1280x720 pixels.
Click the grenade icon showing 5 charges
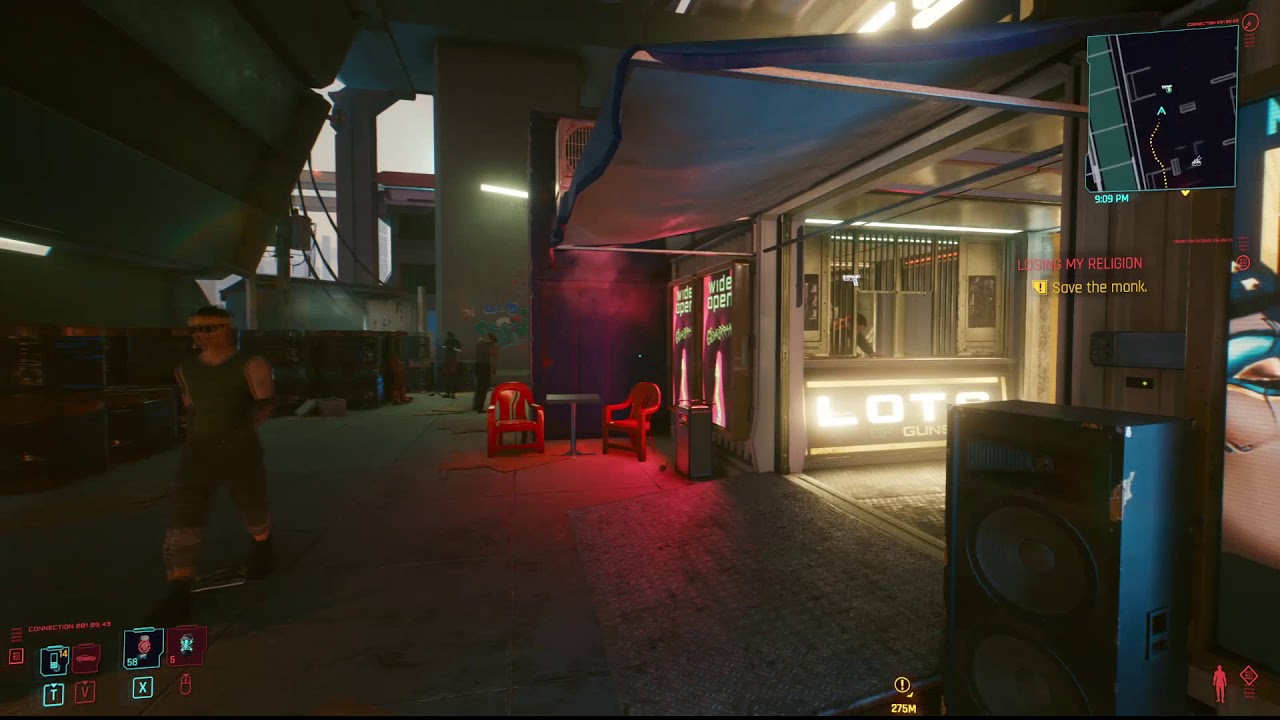coord(185,646)
